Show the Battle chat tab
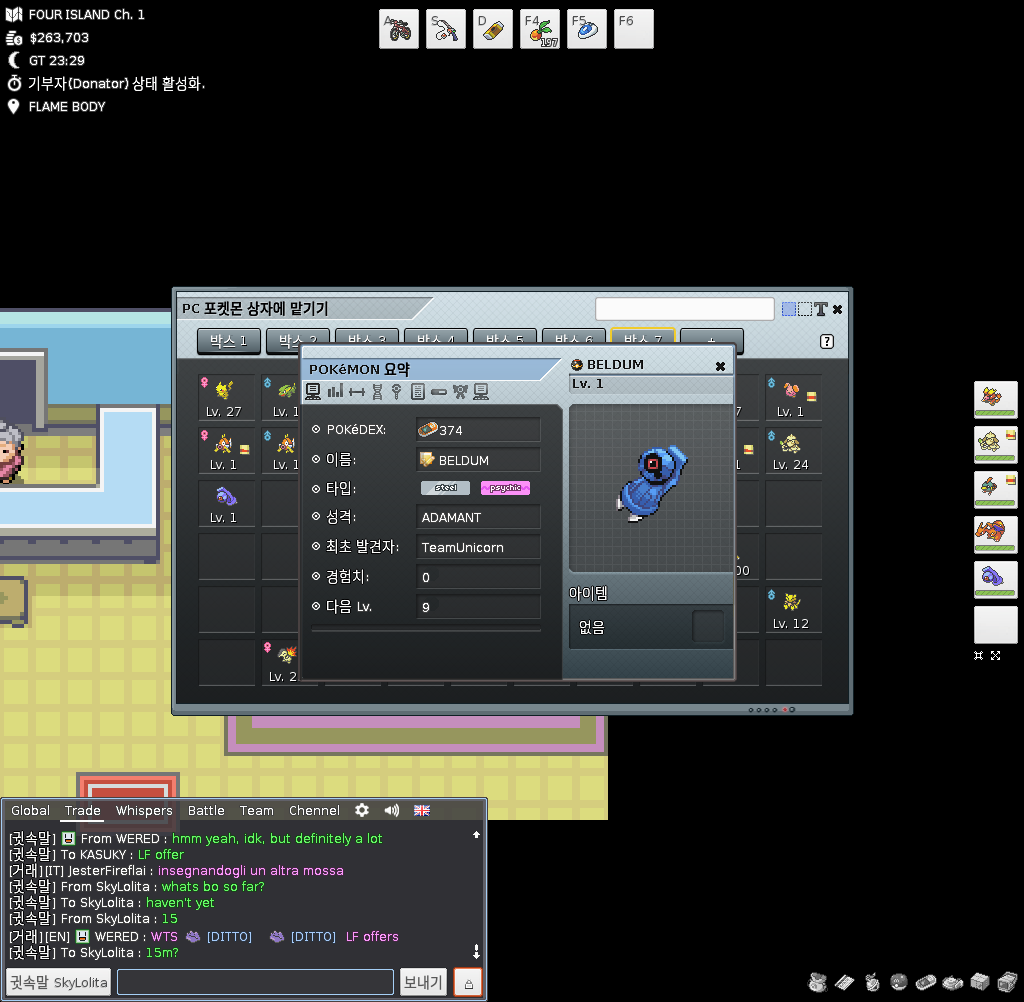The image size is (1024, 1002). point(206,810)
